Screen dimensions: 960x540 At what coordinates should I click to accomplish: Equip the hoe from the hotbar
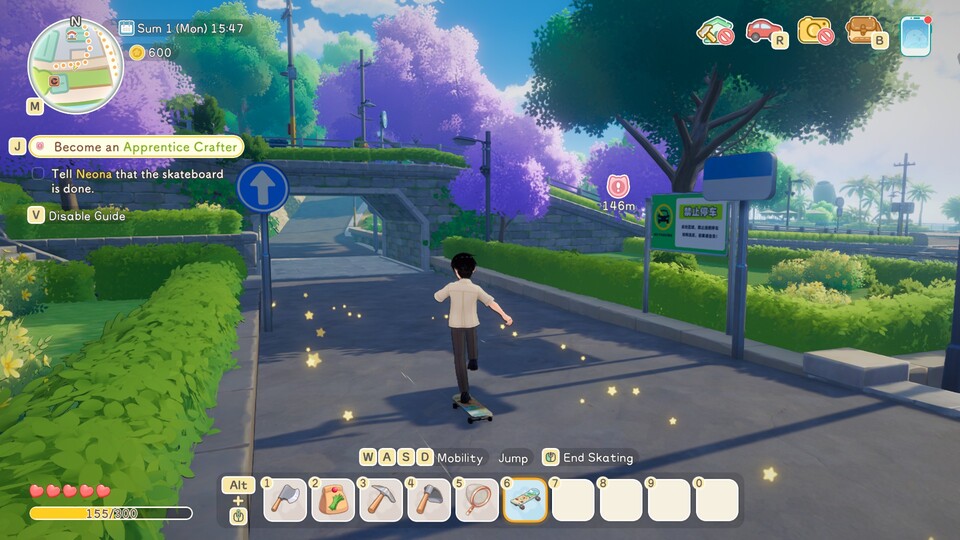tap(429, 500)
